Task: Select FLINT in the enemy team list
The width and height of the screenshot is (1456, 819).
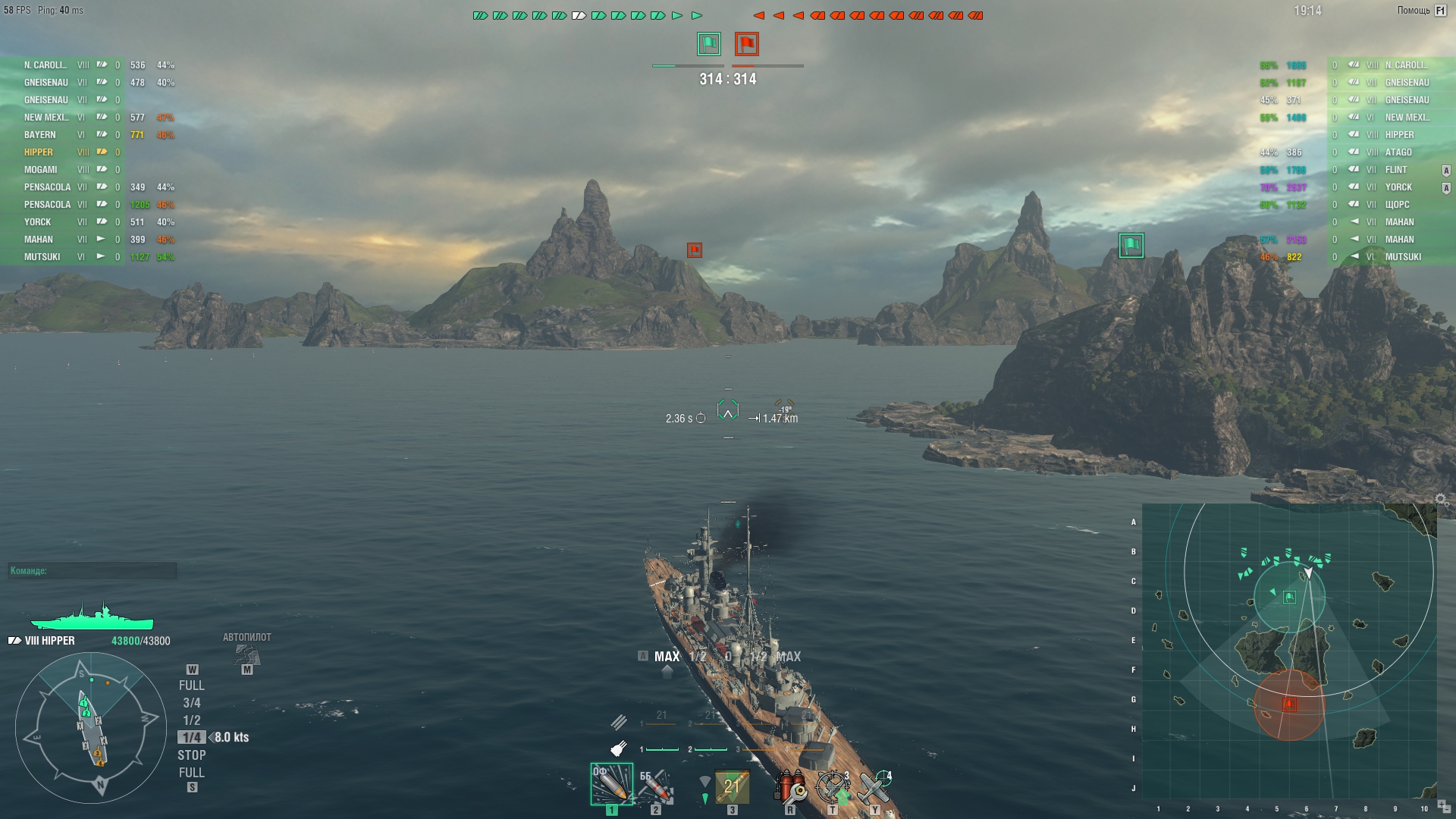Action: [x=1396, y=170]
